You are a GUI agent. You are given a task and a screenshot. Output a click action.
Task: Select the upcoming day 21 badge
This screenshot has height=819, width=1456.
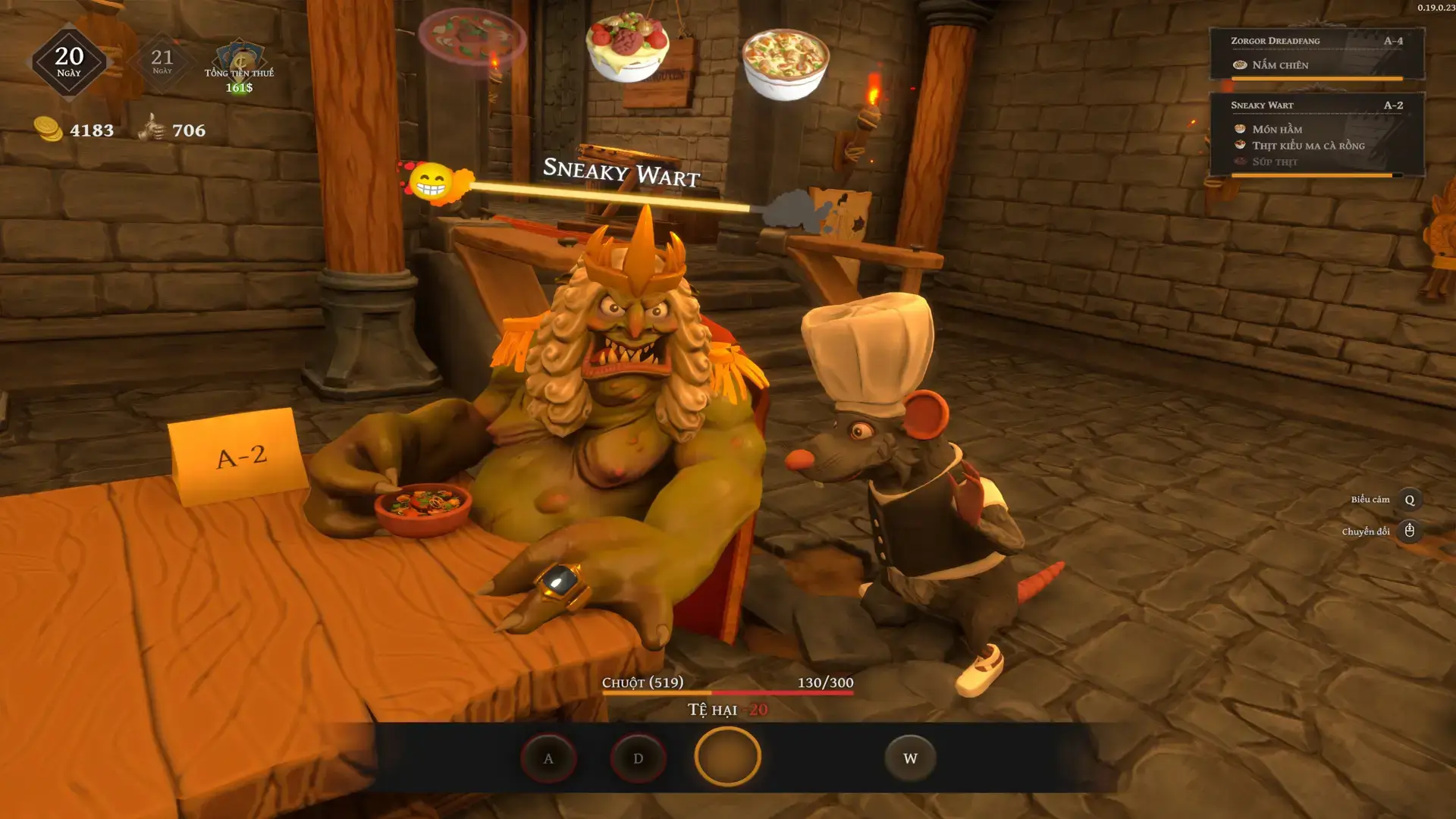(162, 61)
